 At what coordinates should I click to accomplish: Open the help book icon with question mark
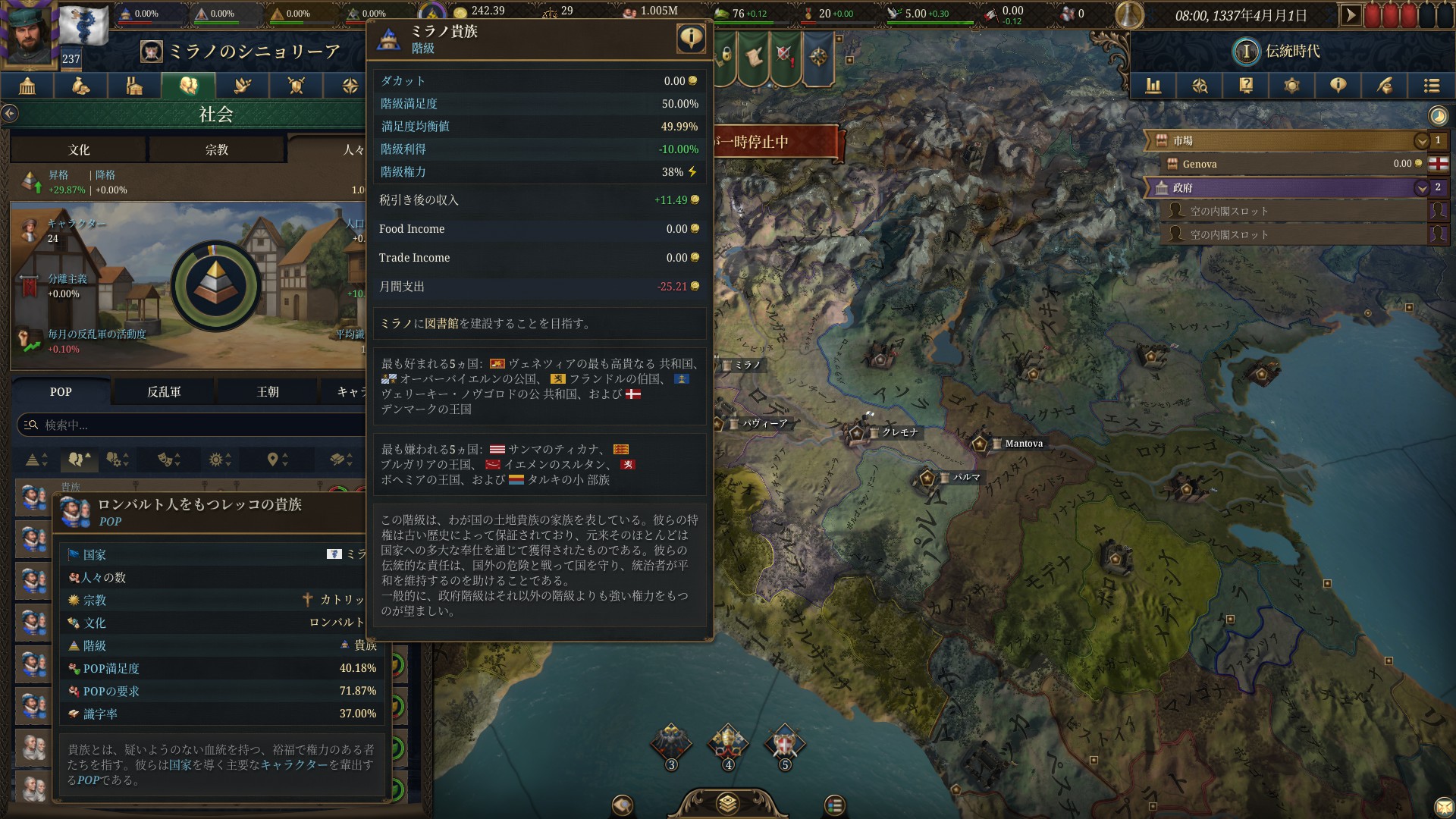(1246, 86)
